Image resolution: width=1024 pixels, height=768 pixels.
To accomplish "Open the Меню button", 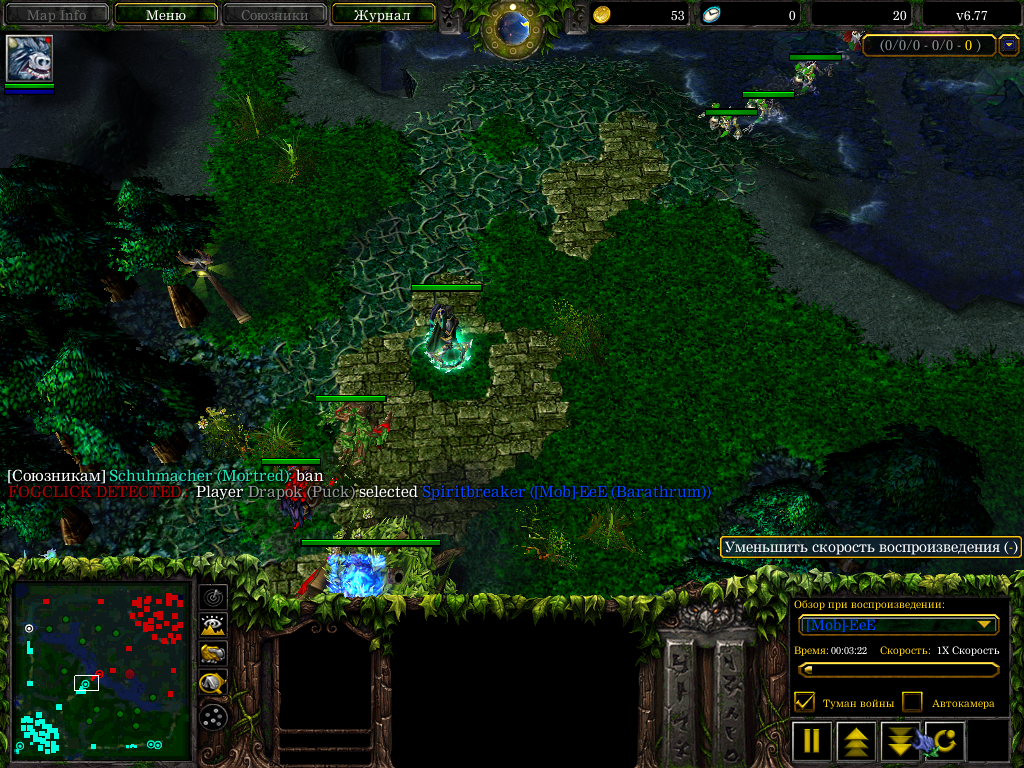I will [x=166, y=15].
